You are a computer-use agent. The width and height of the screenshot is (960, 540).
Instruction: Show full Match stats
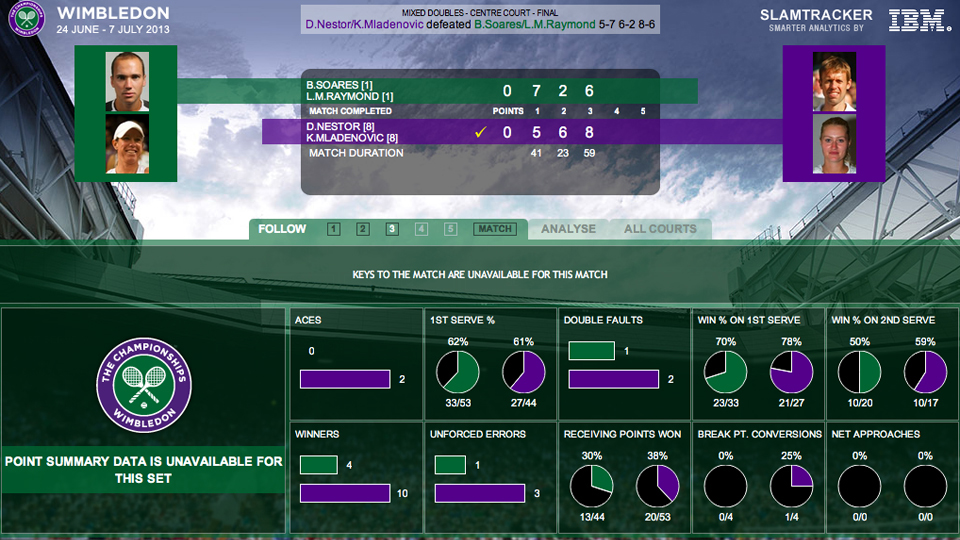pos(495,229)
